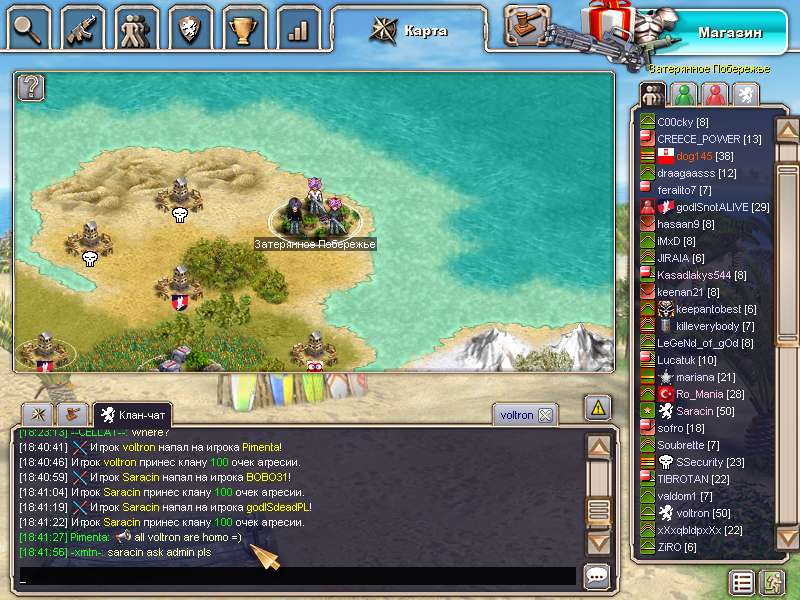The height and width of the screenshot is (600, 800).
Task: Open the rifle weapons tab
Action: (x=82, y=27)
